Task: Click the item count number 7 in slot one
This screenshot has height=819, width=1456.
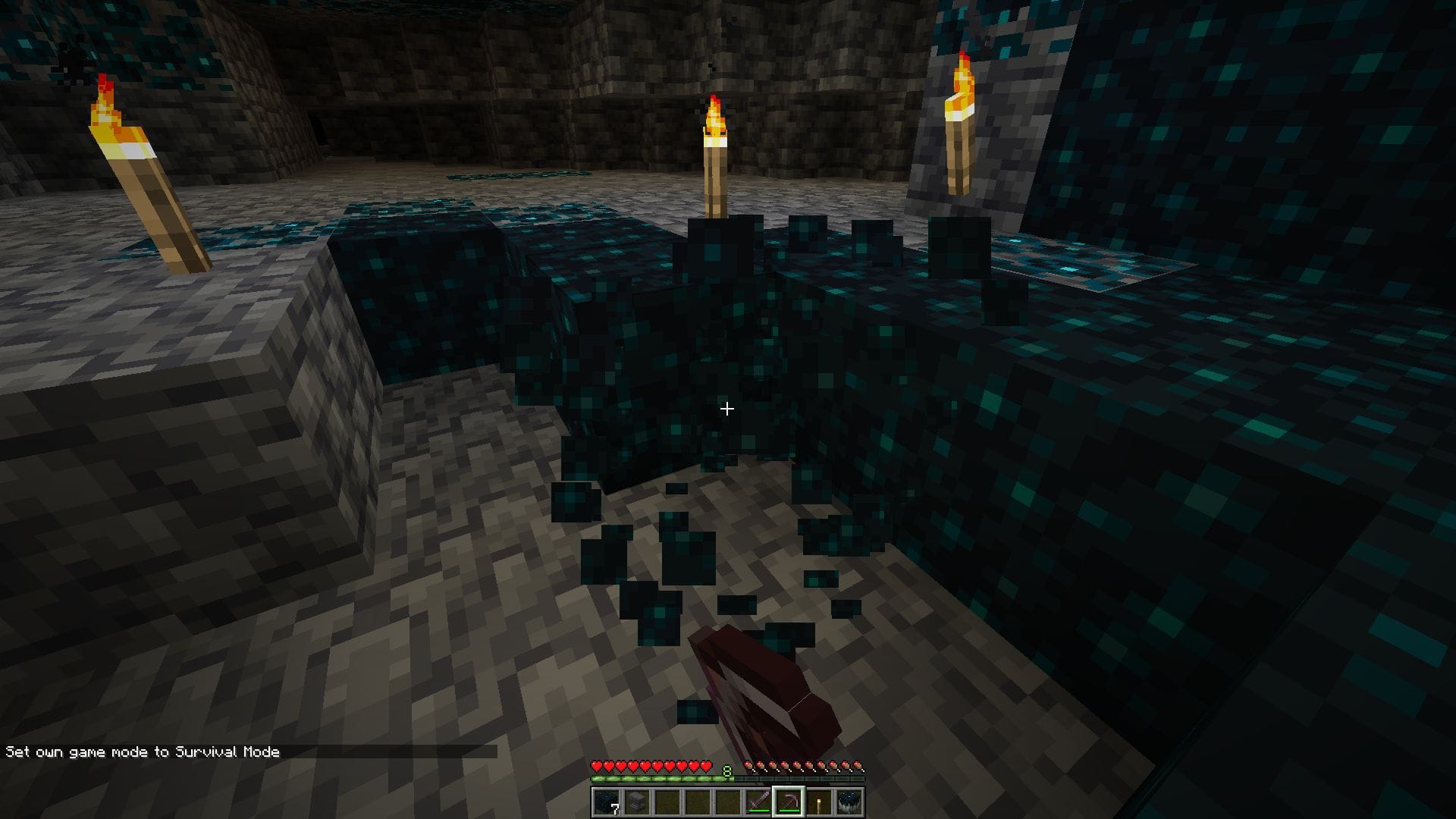Action: pos(616,808)
